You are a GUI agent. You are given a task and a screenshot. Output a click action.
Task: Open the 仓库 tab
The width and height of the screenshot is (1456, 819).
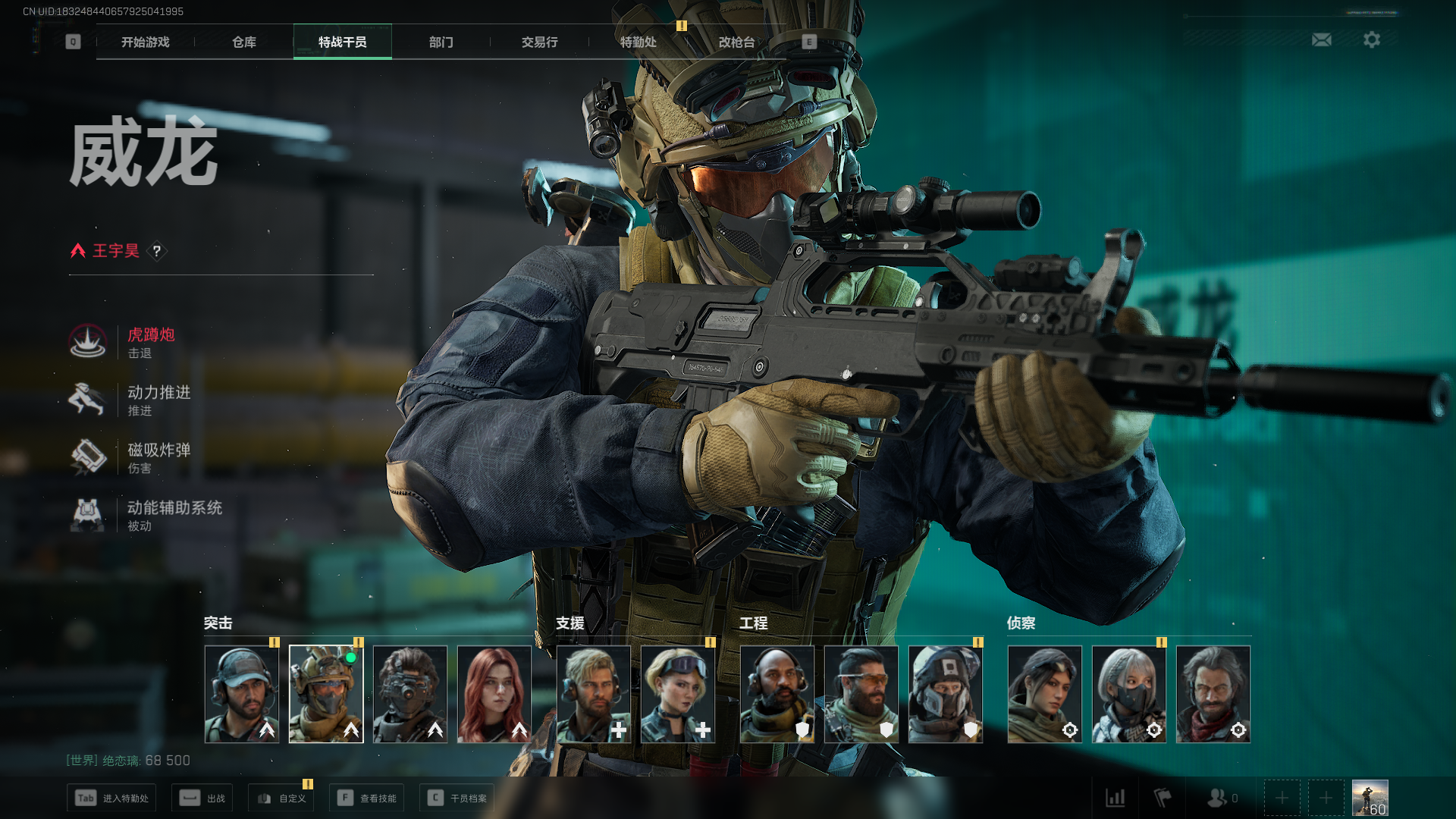[x=243, y=42]
